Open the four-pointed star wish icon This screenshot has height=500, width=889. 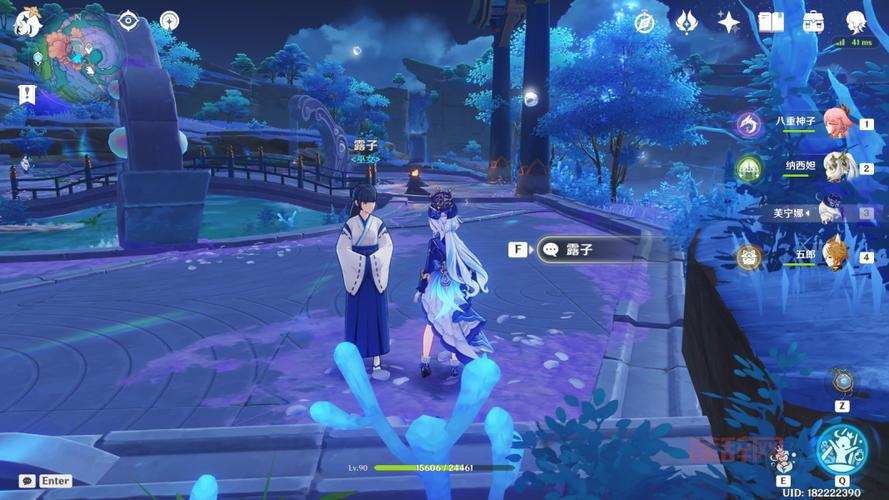729,22
